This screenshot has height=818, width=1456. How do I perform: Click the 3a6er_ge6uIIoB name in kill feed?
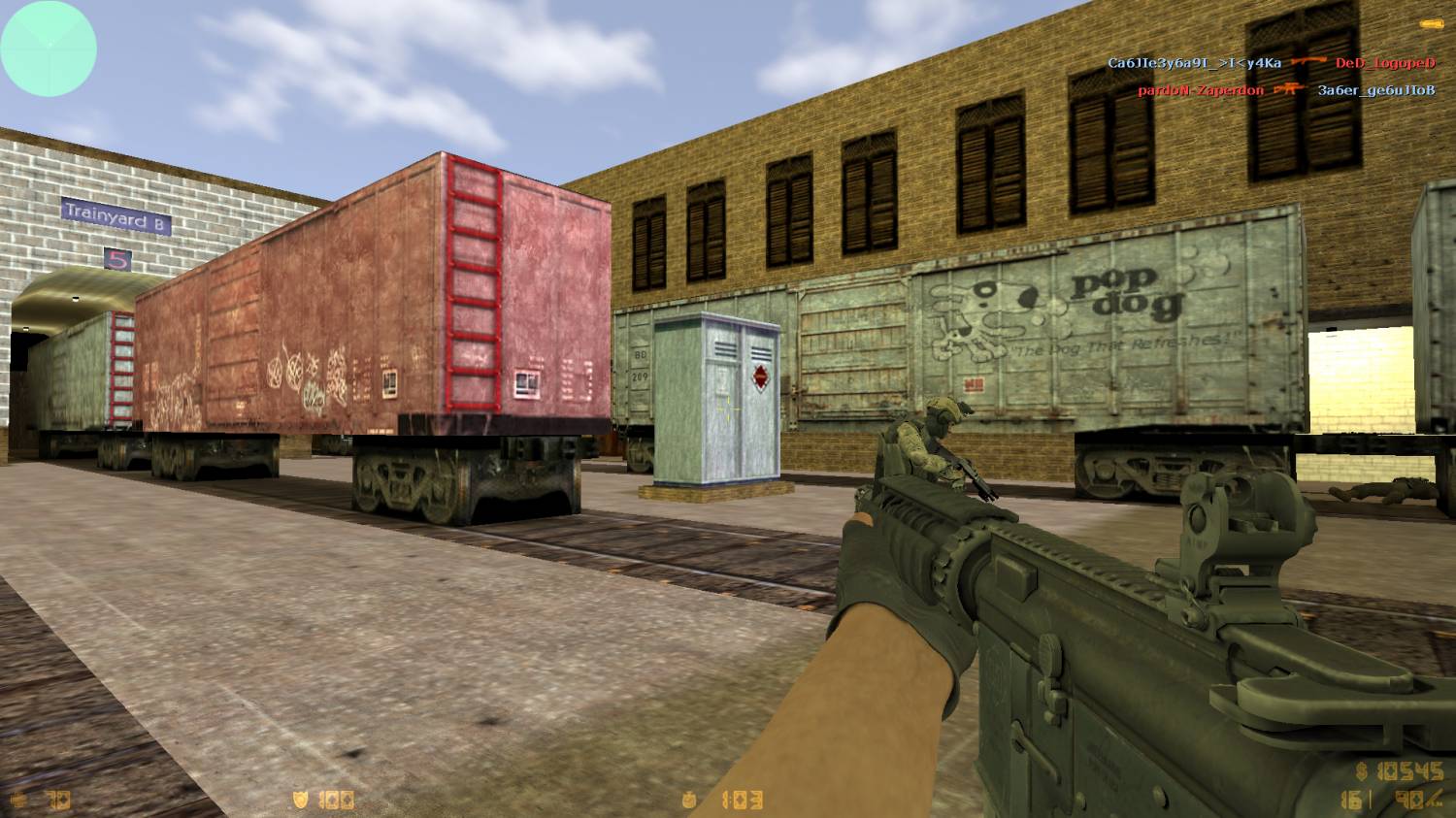tap(1375, 90)
